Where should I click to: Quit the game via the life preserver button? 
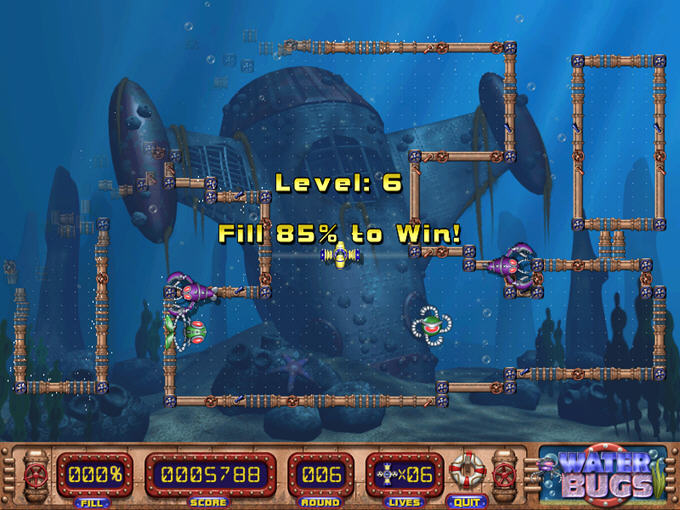[464, 471]
